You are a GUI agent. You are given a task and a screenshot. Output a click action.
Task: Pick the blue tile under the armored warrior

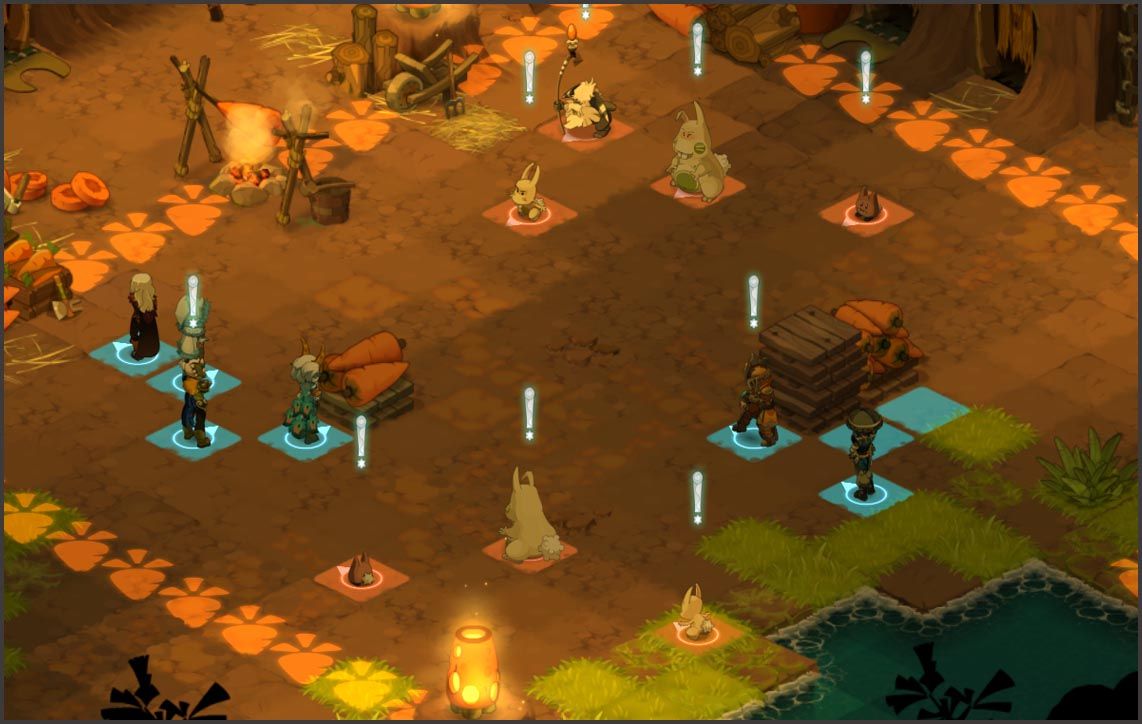coord(753,438)
